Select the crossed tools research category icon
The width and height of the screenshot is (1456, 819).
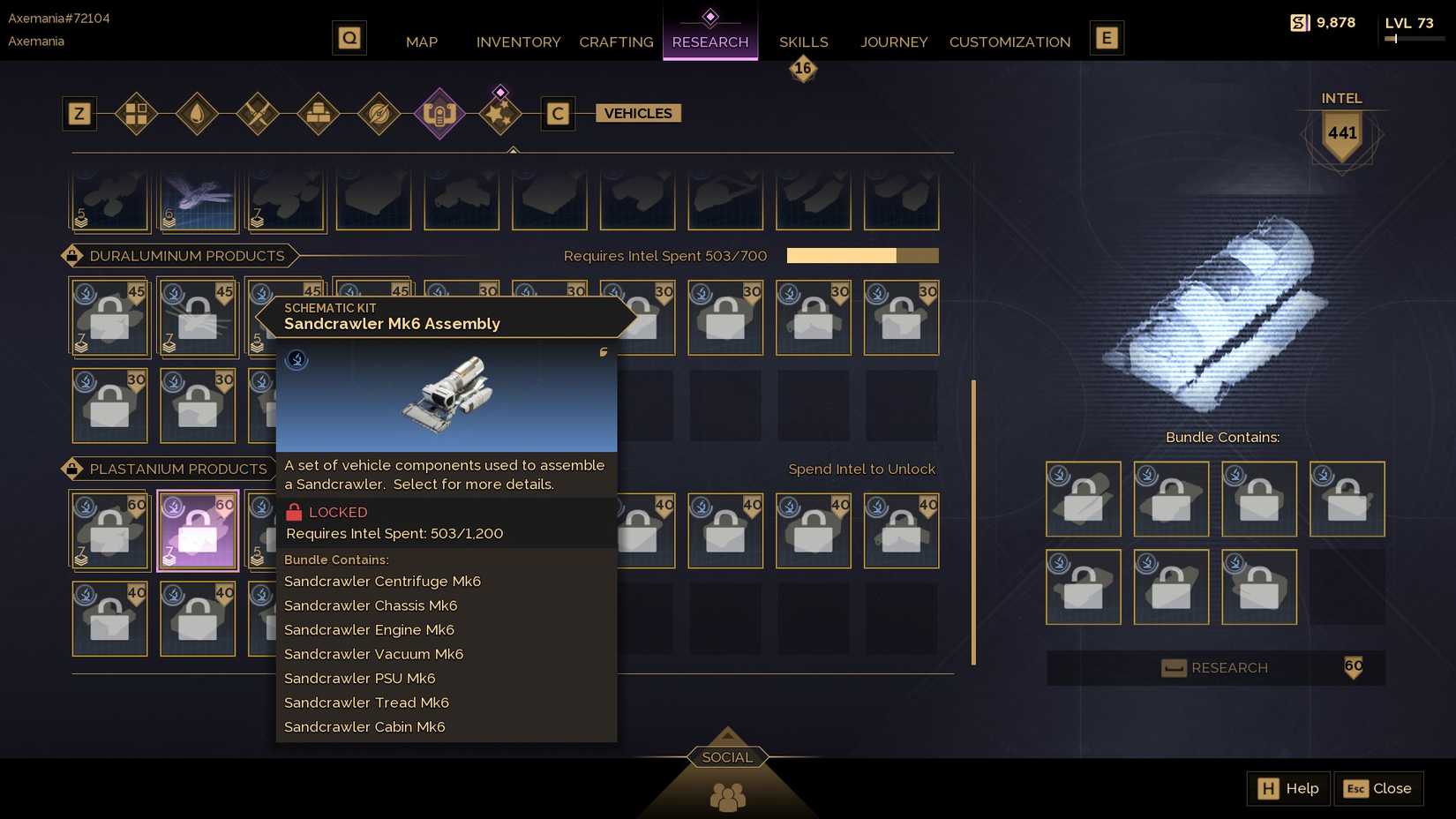(x=259, y=115)
